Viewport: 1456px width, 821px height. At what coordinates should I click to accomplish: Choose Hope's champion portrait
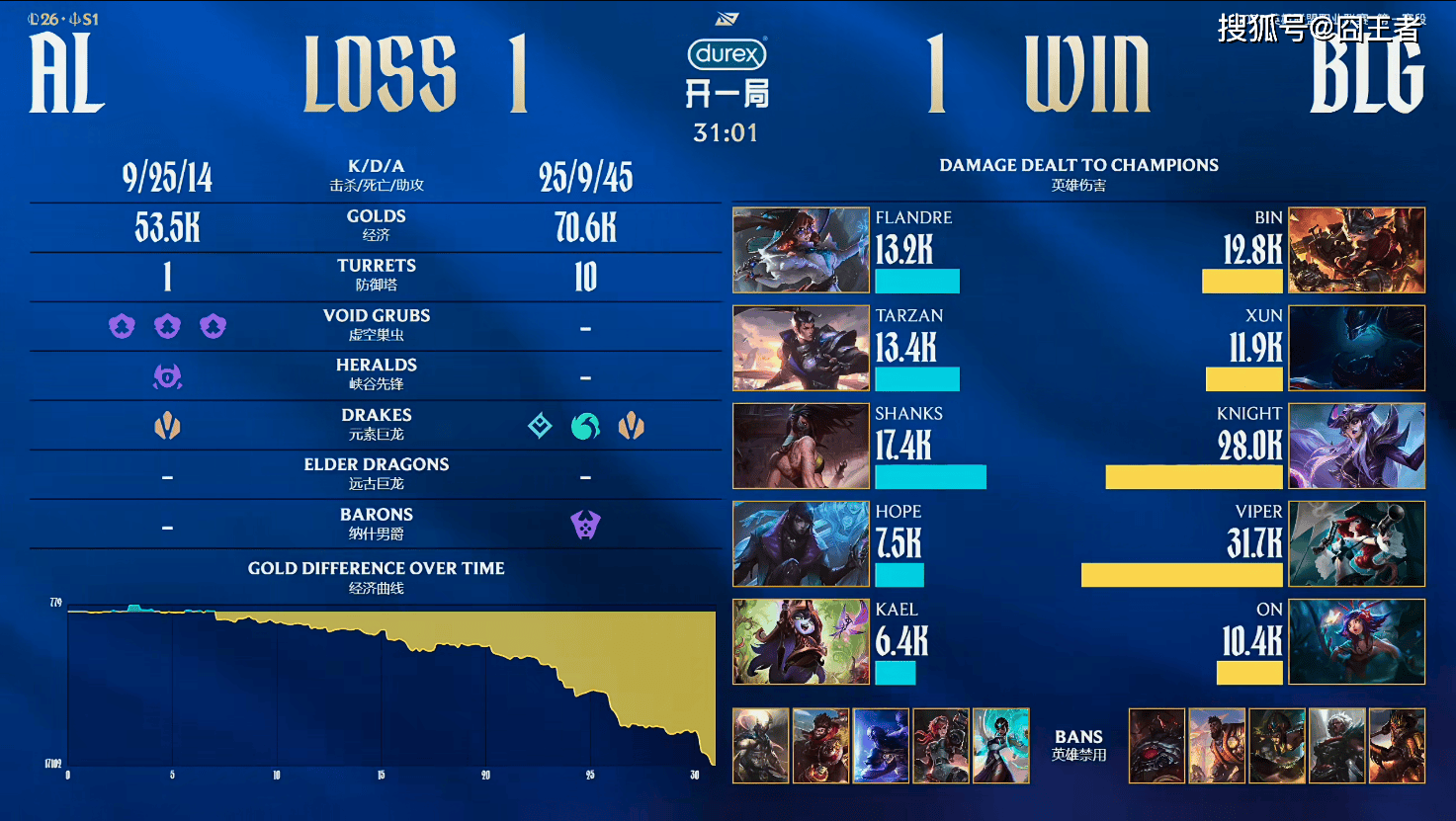[x=801, y=543]
